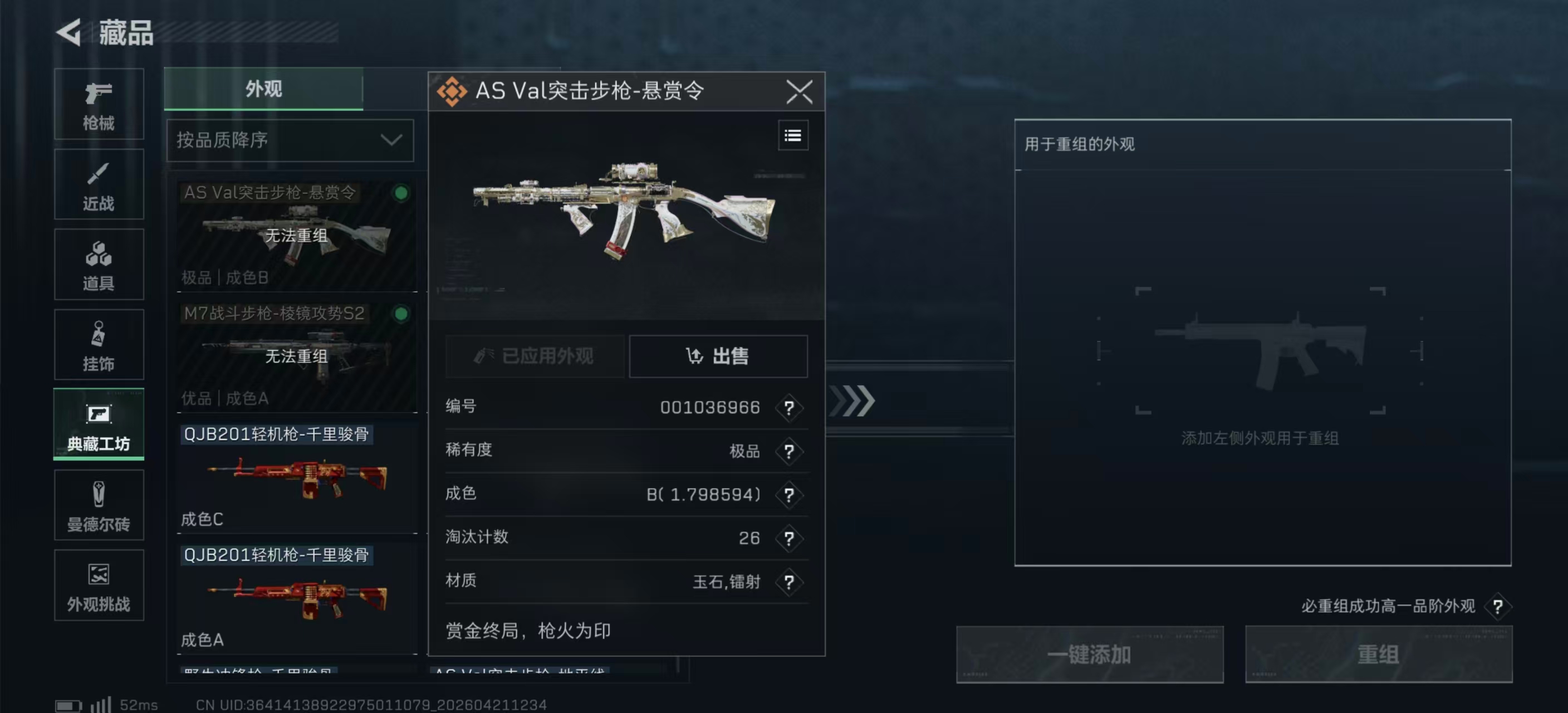Open the 外观挑战 section
This screenshot has width=1568, height=713.
tap(98, 585)
